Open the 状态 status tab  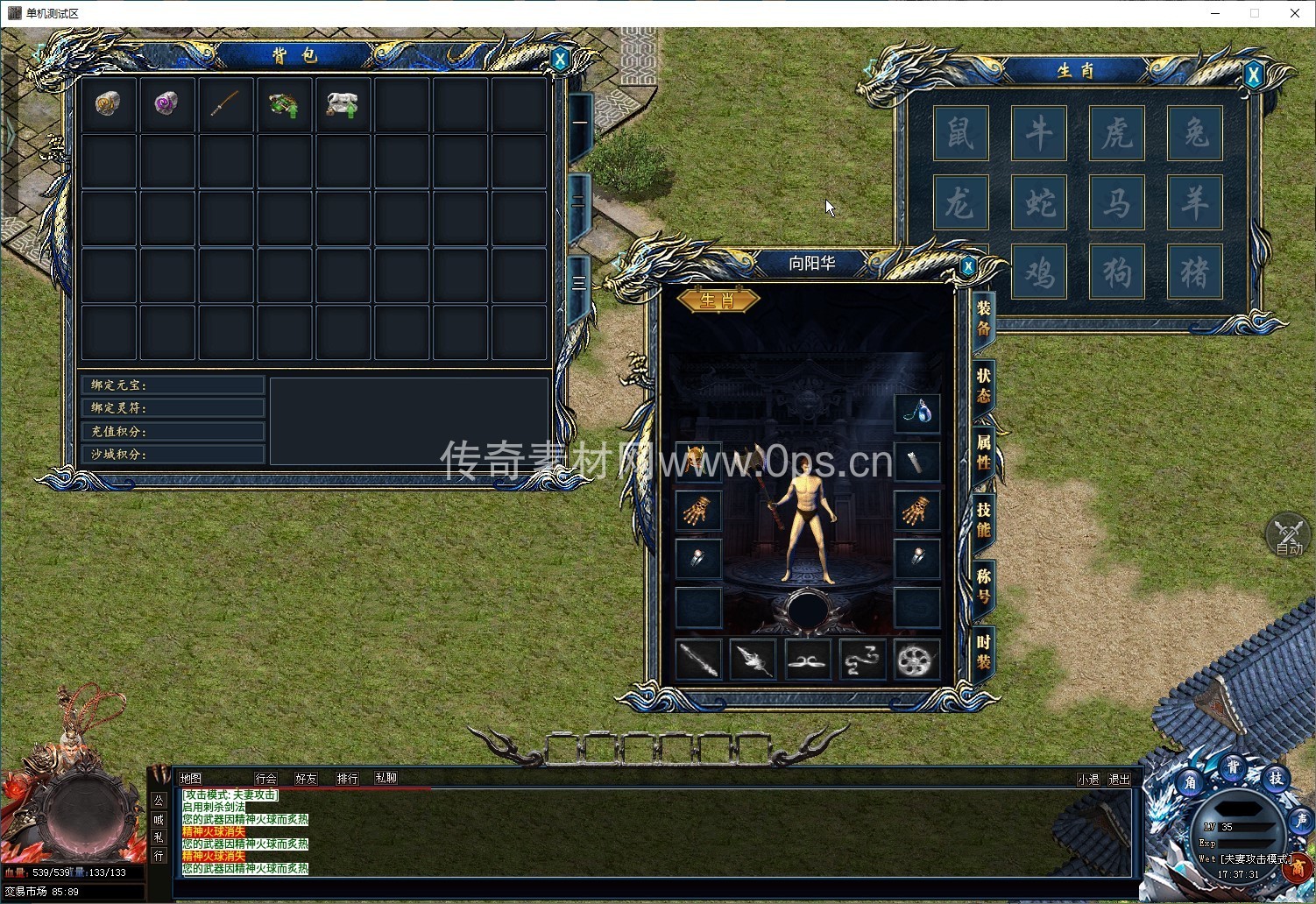[x=983, y=385]
